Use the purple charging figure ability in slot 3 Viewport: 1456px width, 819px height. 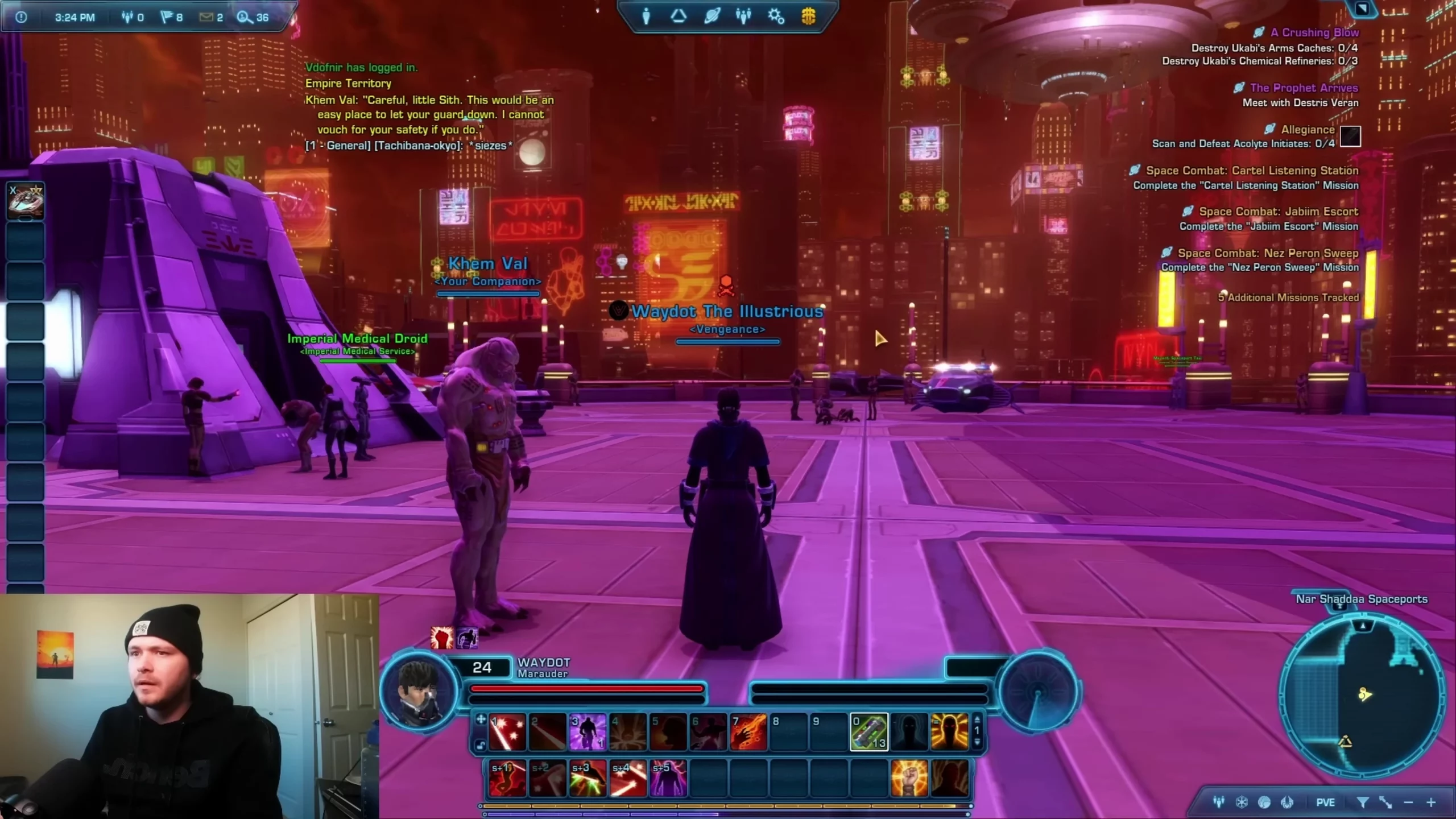[588, 731]
